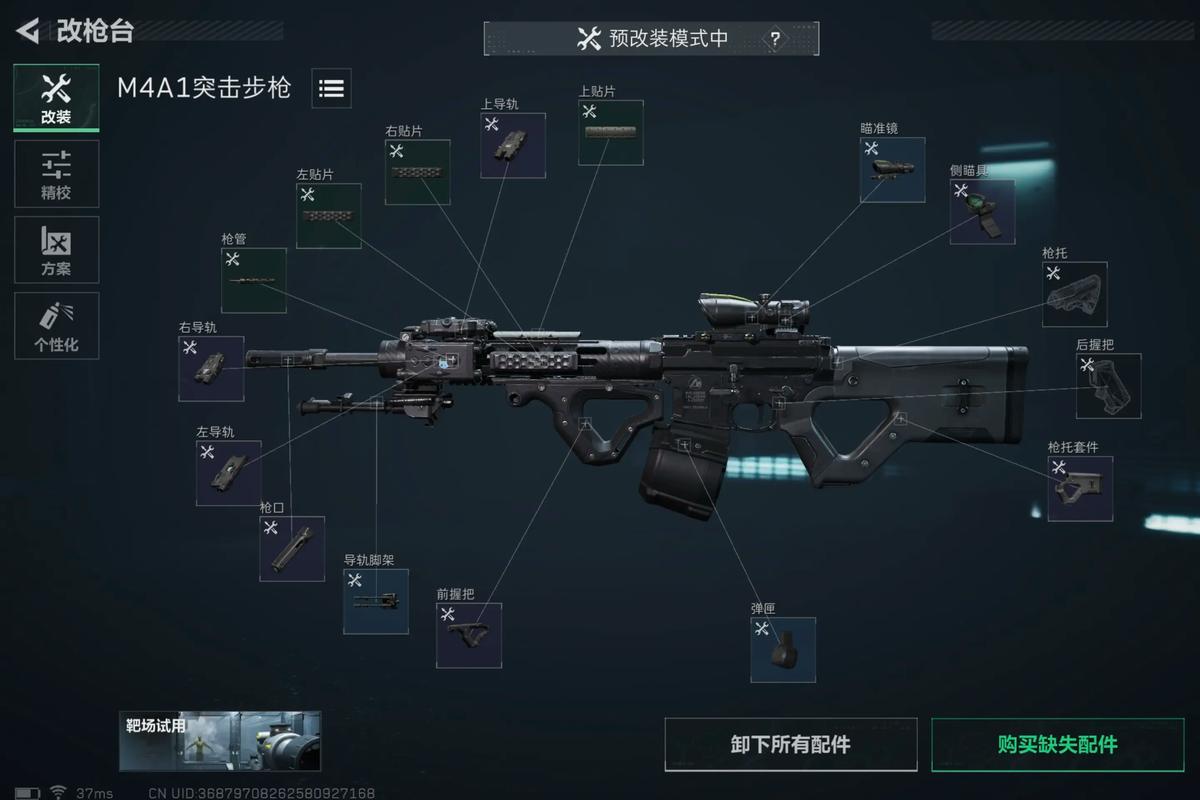Click the 预改装模式中 help question mark
Viewport: 1200px width, 800px height.
click(775, 40)
